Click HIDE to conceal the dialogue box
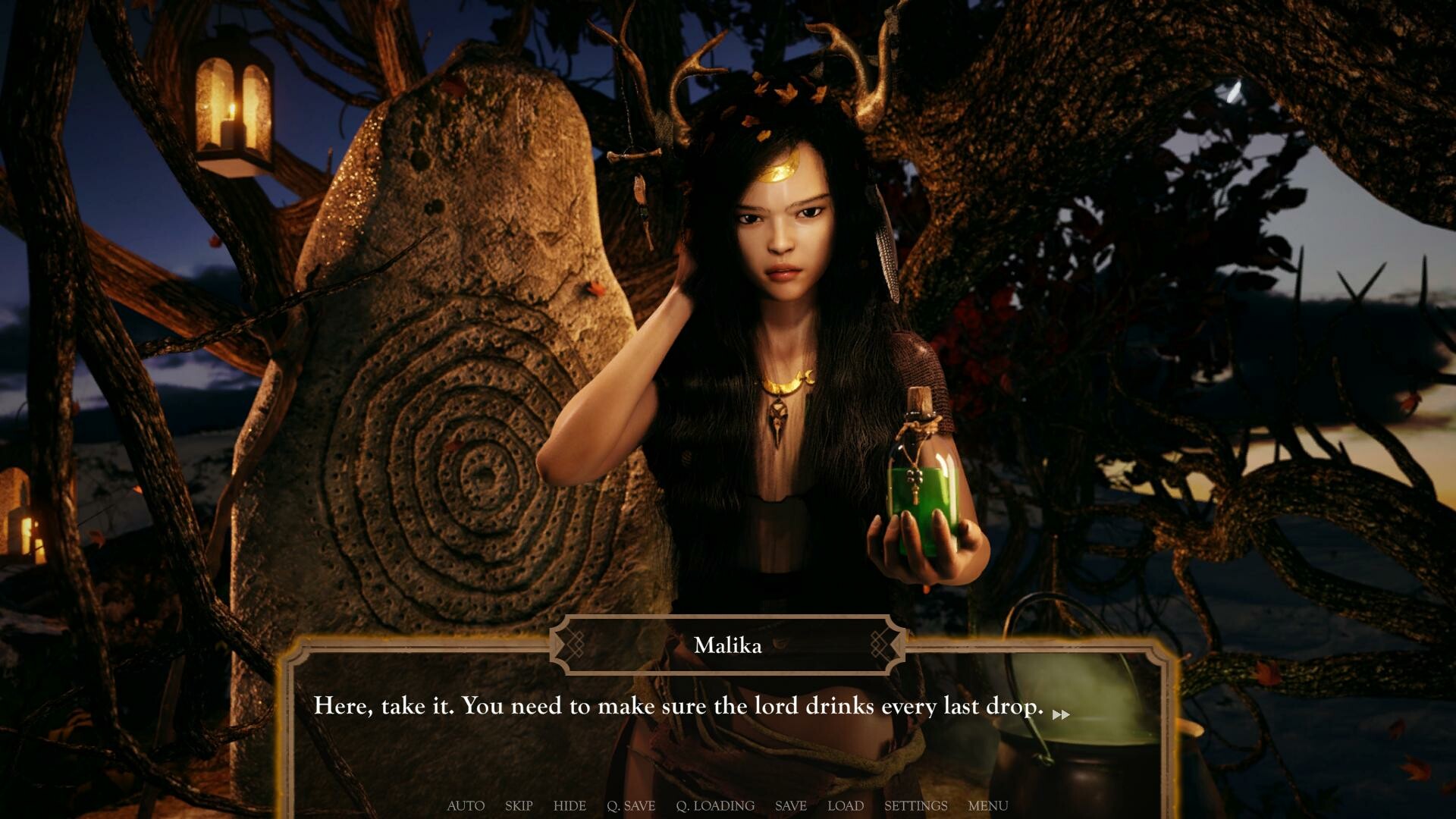 click(570, 806)
